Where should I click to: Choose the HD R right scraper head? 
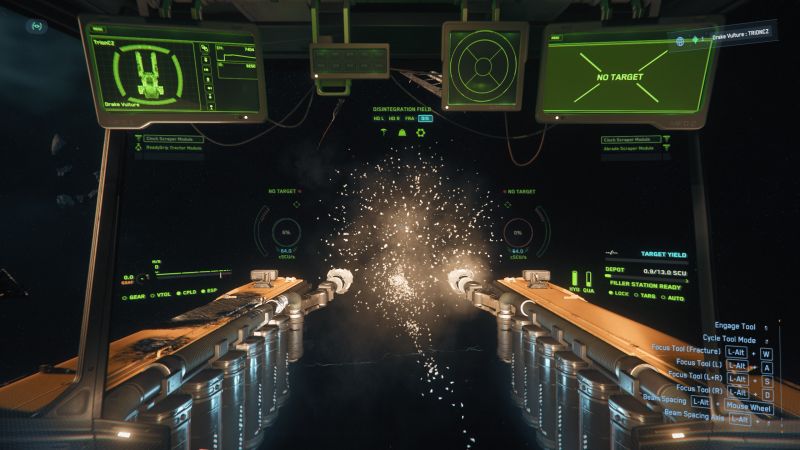(x=394, y=118)
